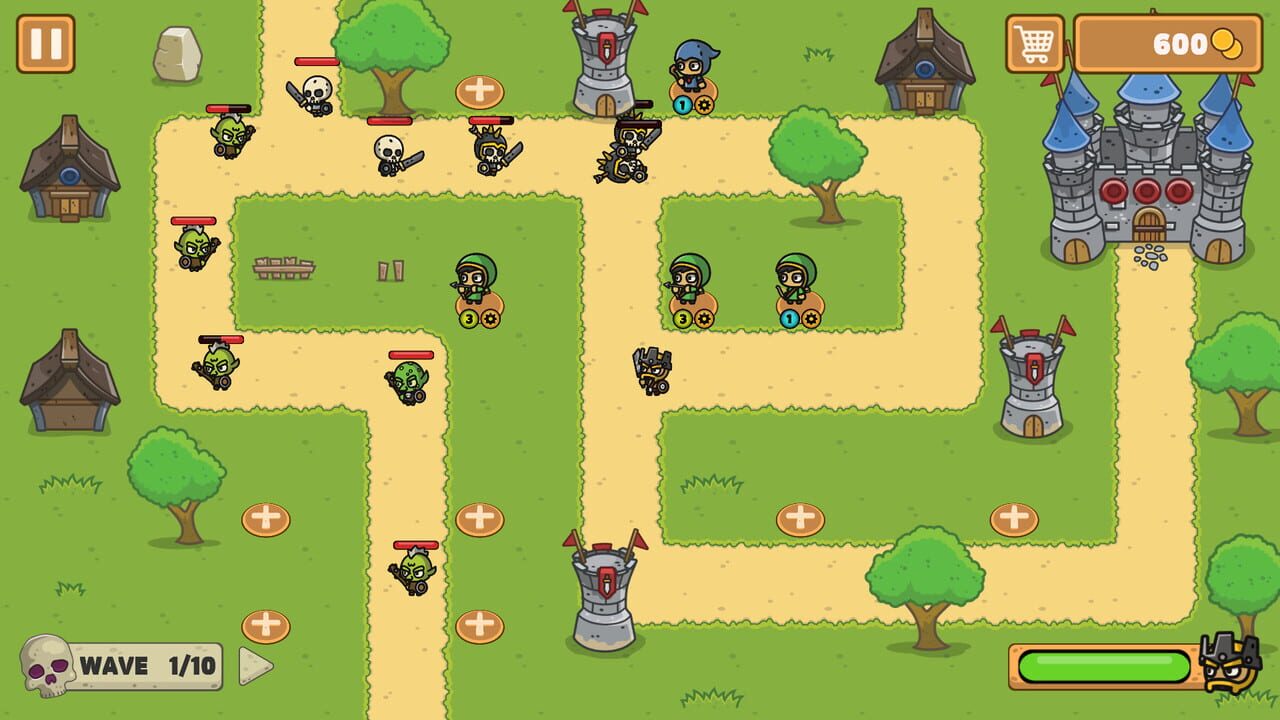Open the shop cart
Viewport: 1280px width, 720px height.
tap(1034, 44)
